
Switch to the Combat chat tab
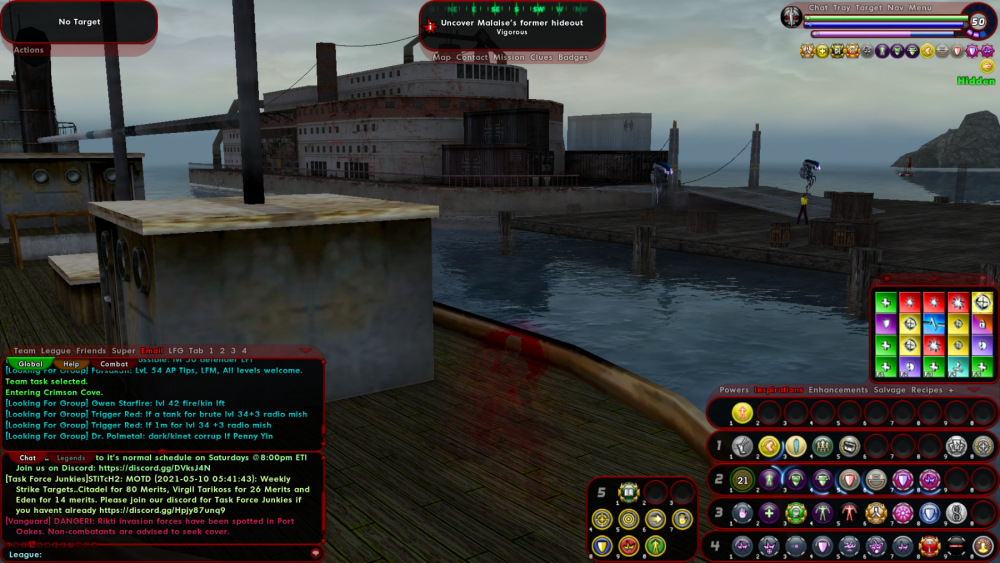(114, 364)
